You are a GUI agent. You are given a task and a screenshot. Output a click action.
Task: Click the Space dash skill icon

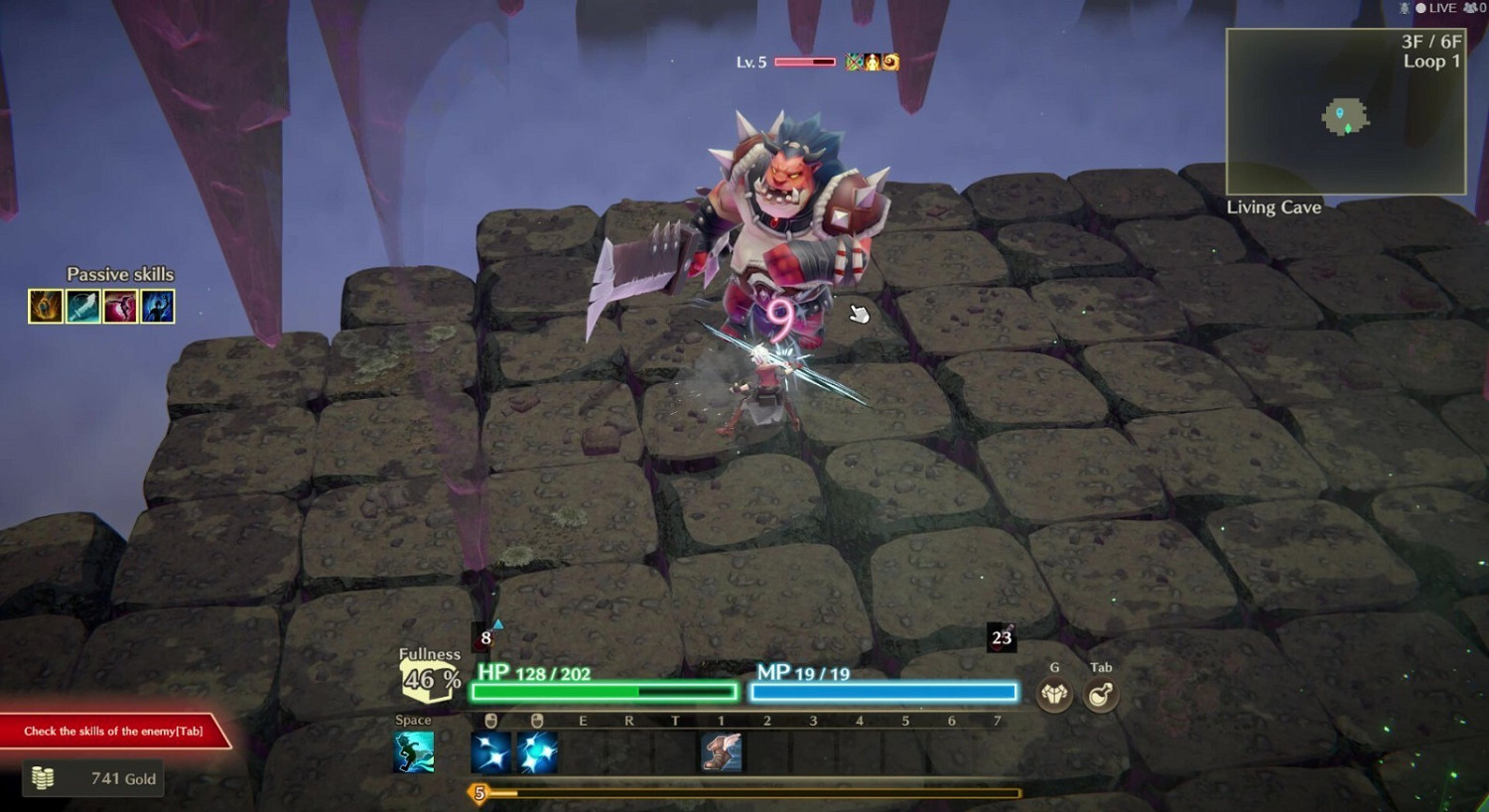point(415,751)
